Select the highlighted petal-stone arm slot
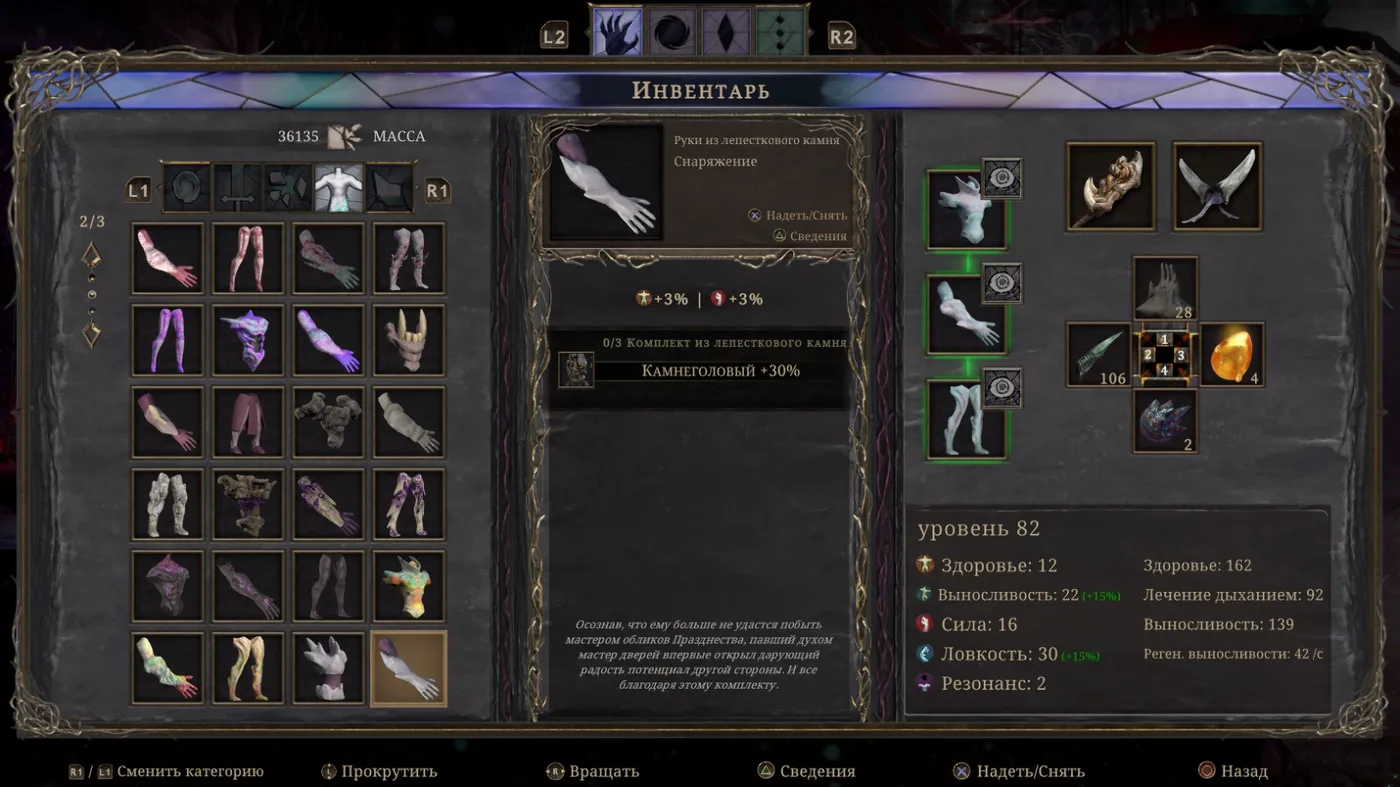Image resolution: width=1400 pixels, height=787 pixels. pos(409,669)
